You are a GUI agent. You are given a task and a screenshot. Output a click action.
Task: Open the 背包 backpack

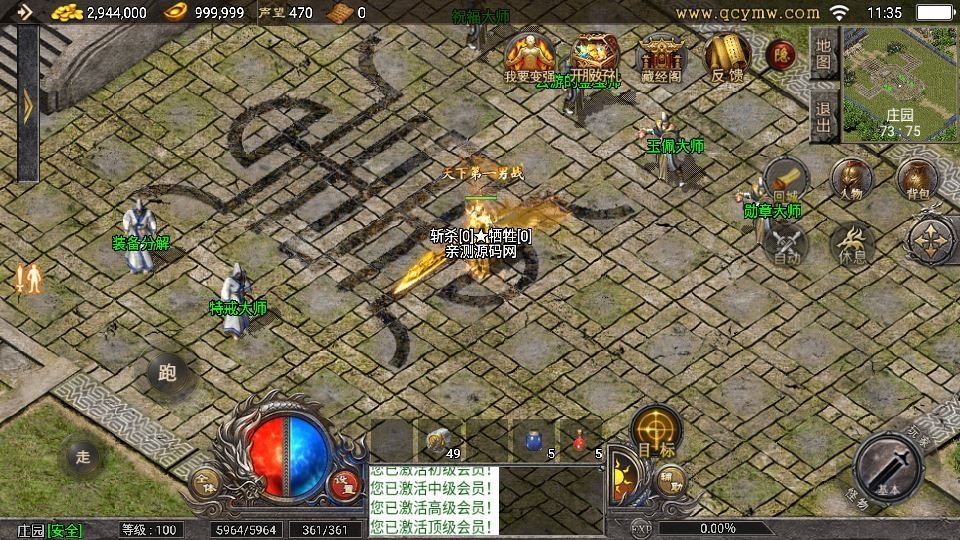(x=916, y=180)
